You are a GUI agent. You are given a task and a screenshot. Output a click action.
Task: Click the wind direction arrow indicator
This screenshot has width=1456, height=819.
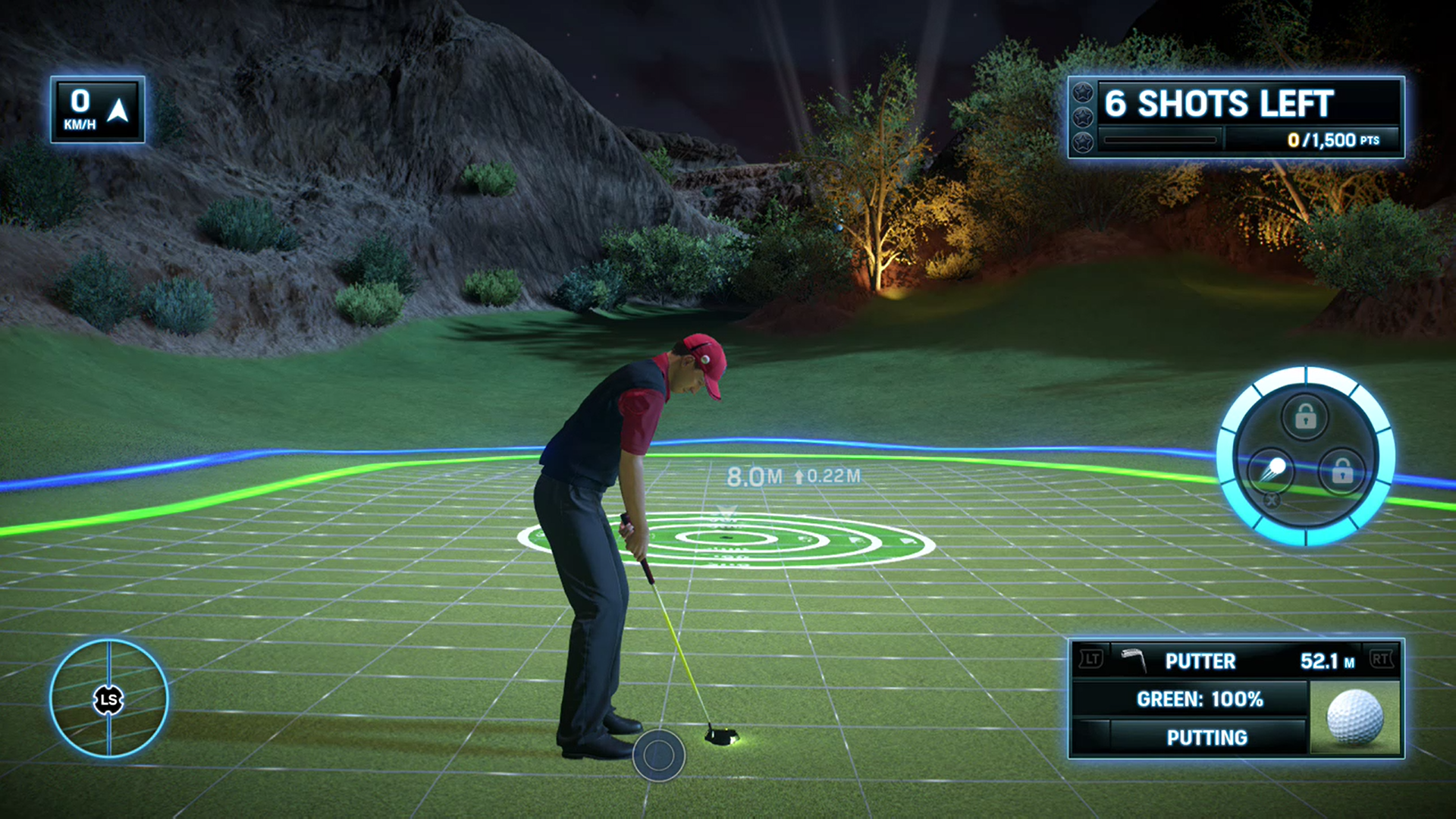point(118,111)
